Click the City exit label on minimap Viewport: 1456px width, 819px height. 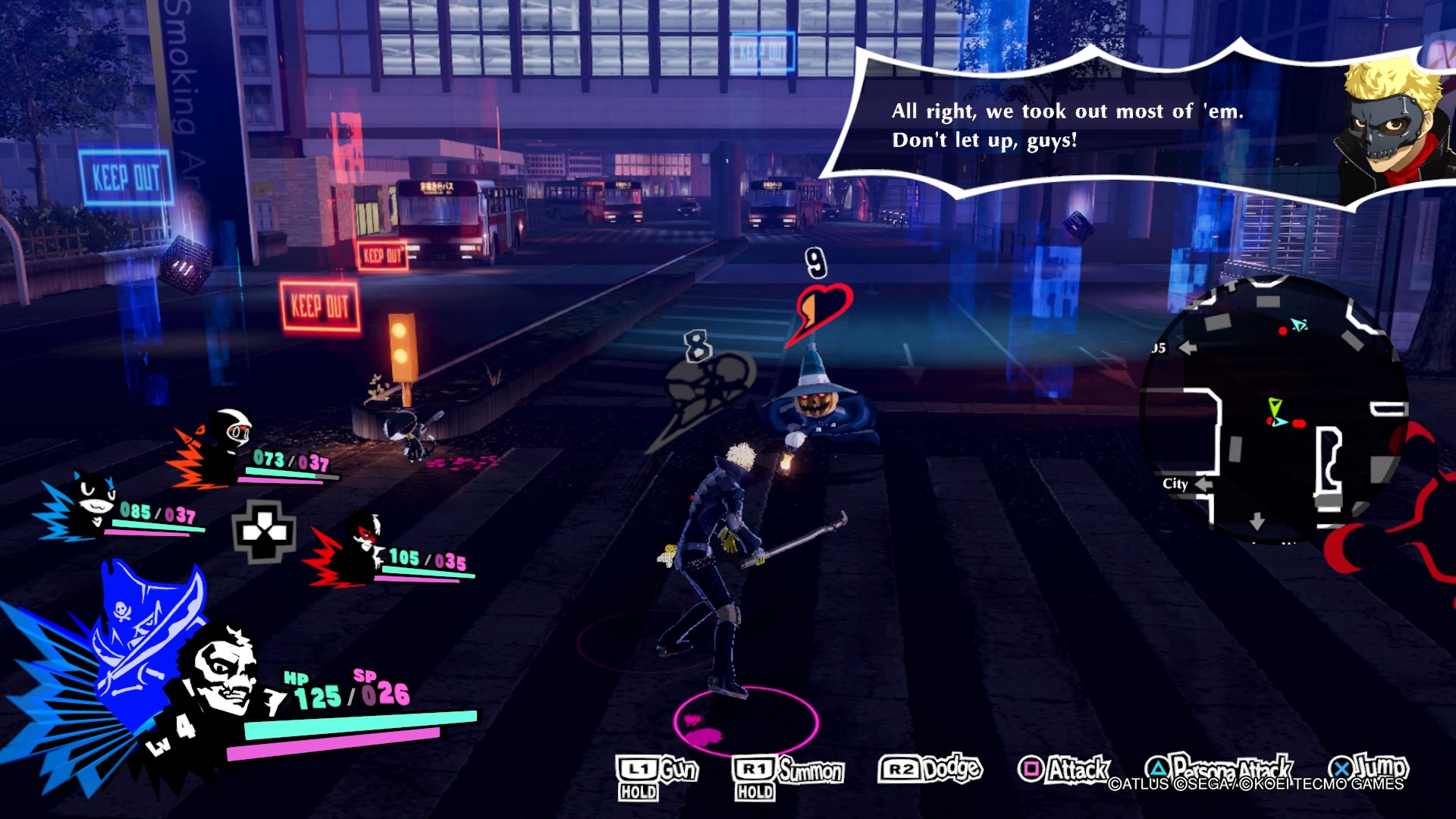[x=1175, y=484]
